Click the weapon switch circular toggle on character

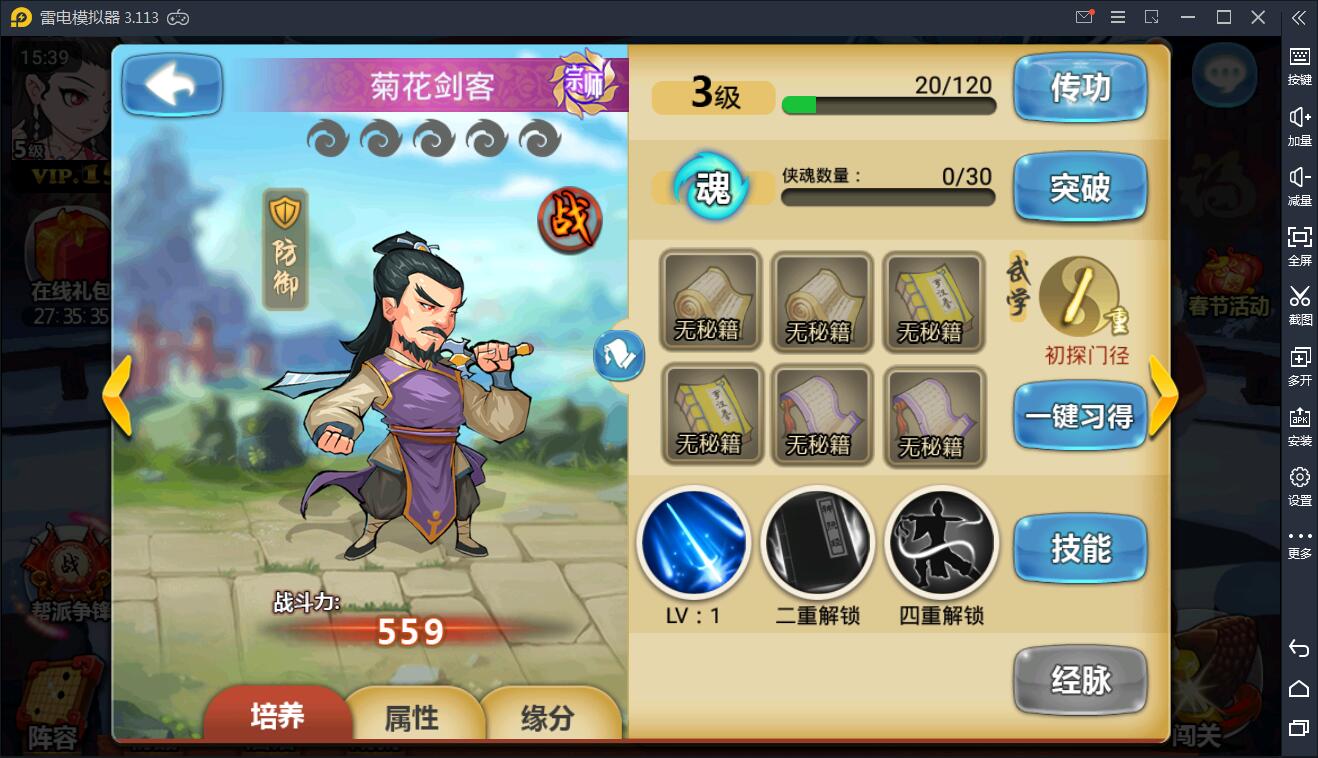pos(620,355)
